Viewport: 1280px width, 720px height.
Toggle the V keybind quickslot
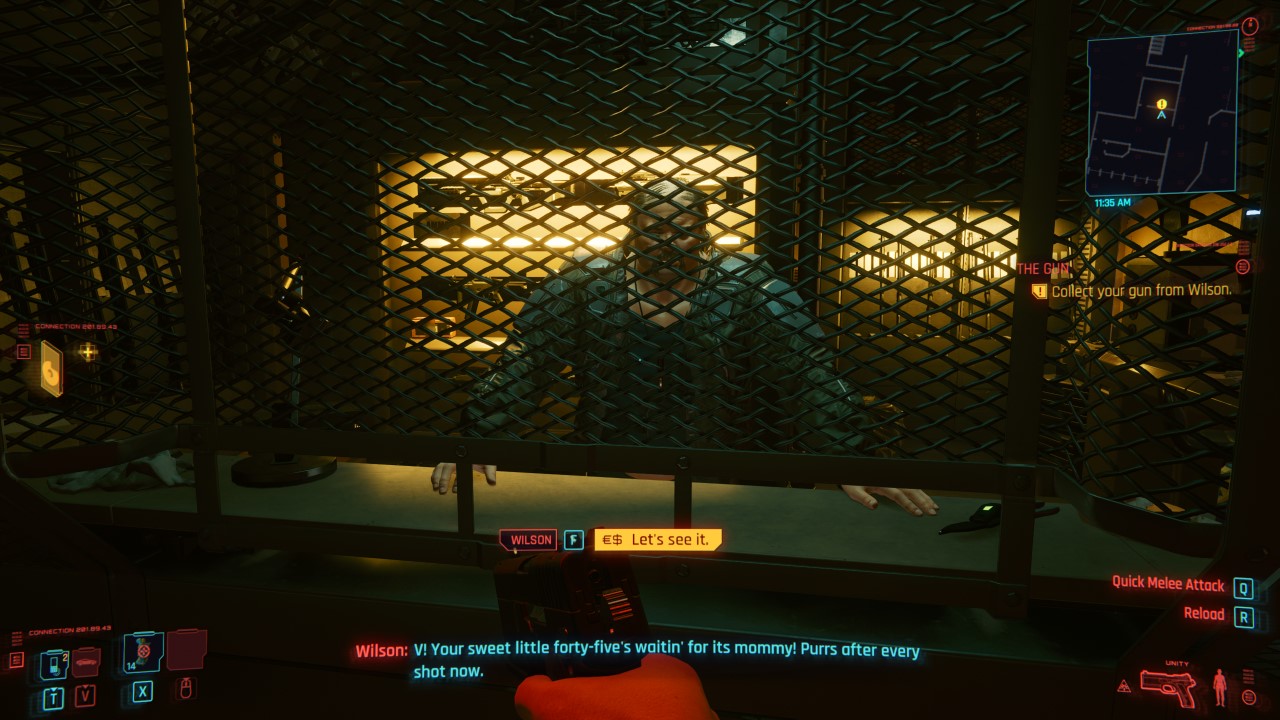tap(83, 695)
